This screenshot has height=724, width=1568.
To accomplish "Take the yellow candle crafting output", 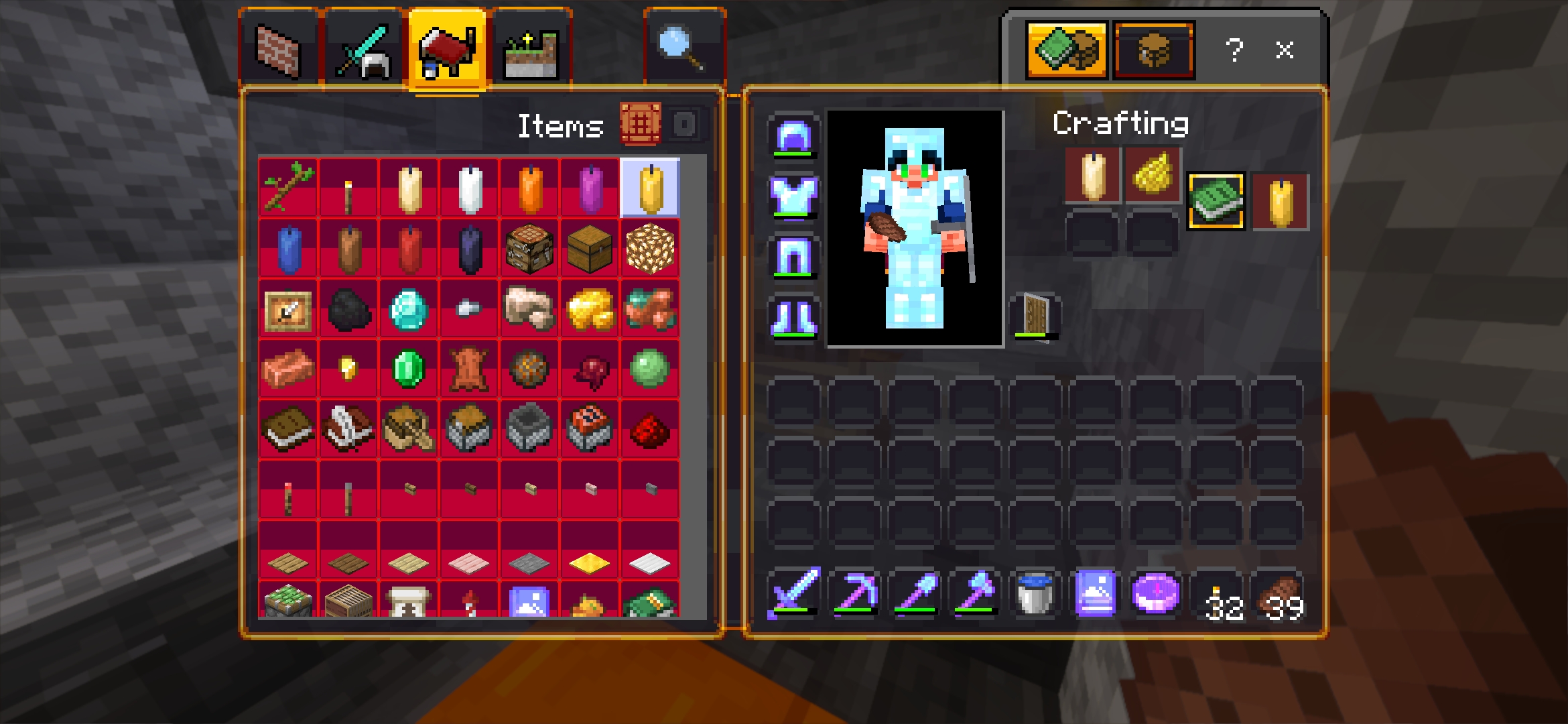I will click(1281, 202).
